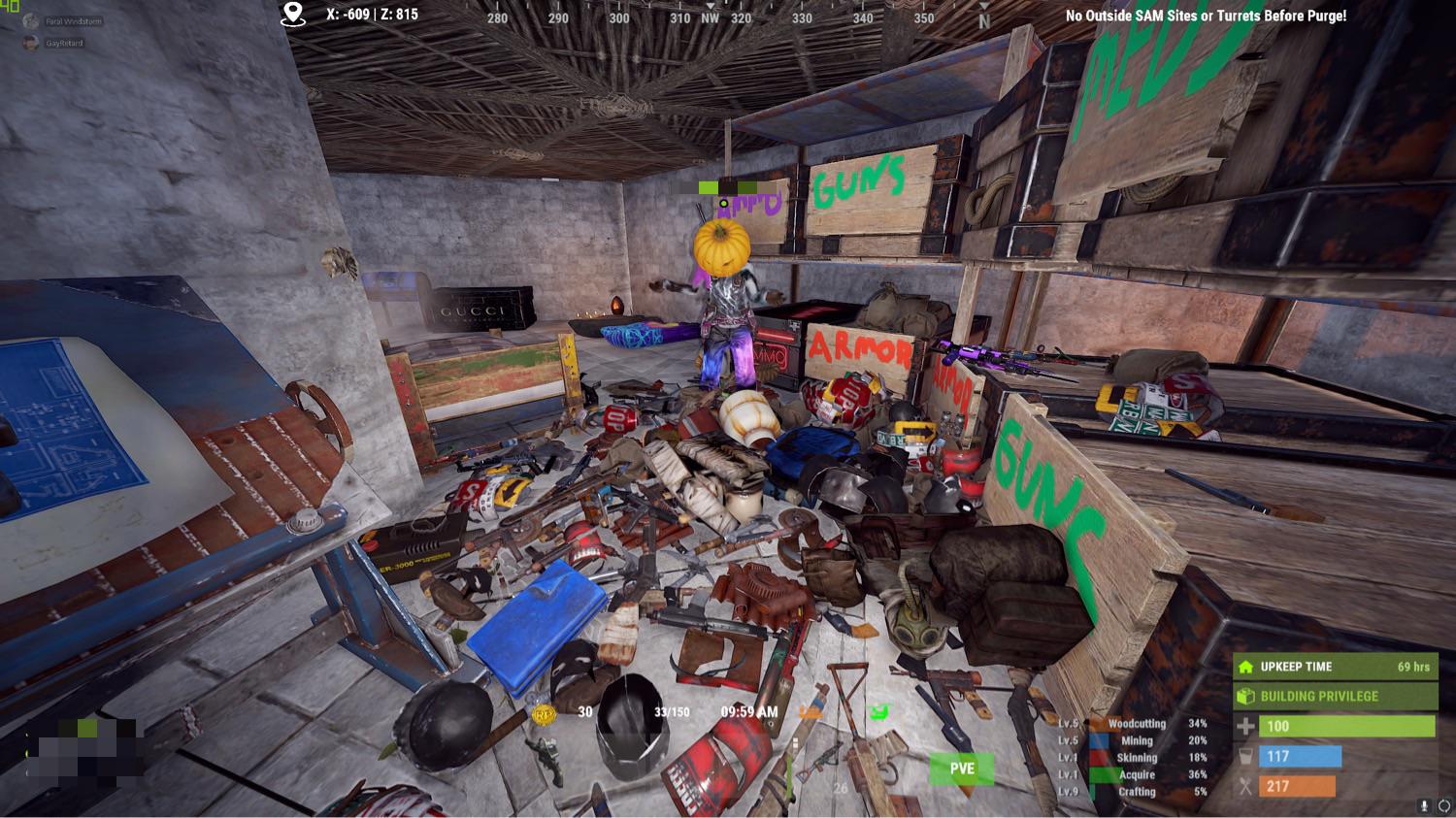
Task: Click the green medkit marker above the hotbar
Action: point(881,710)
